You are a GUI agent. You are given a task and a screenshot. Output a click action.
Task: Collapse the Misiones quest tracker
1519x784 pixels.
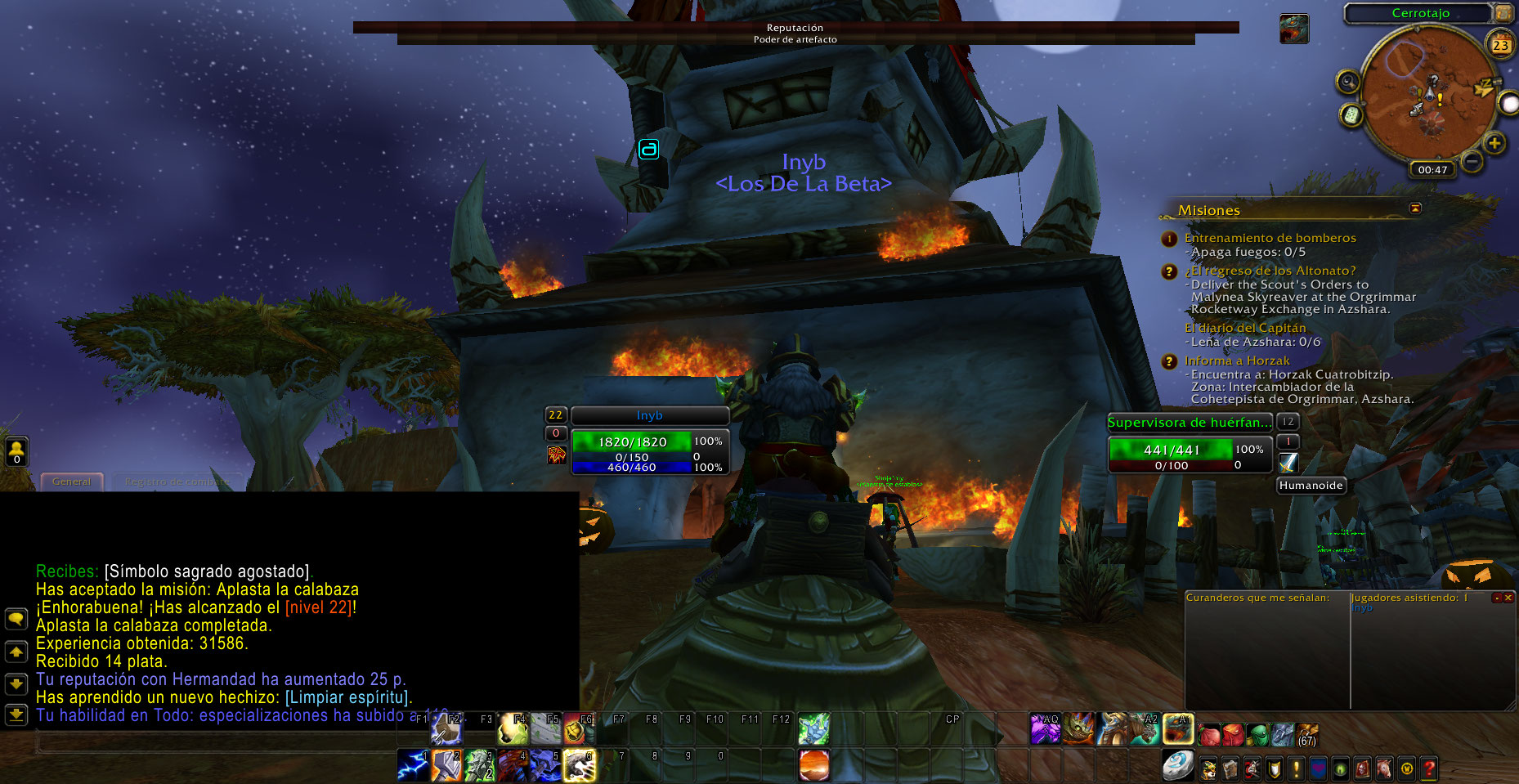click(1415, 208)
